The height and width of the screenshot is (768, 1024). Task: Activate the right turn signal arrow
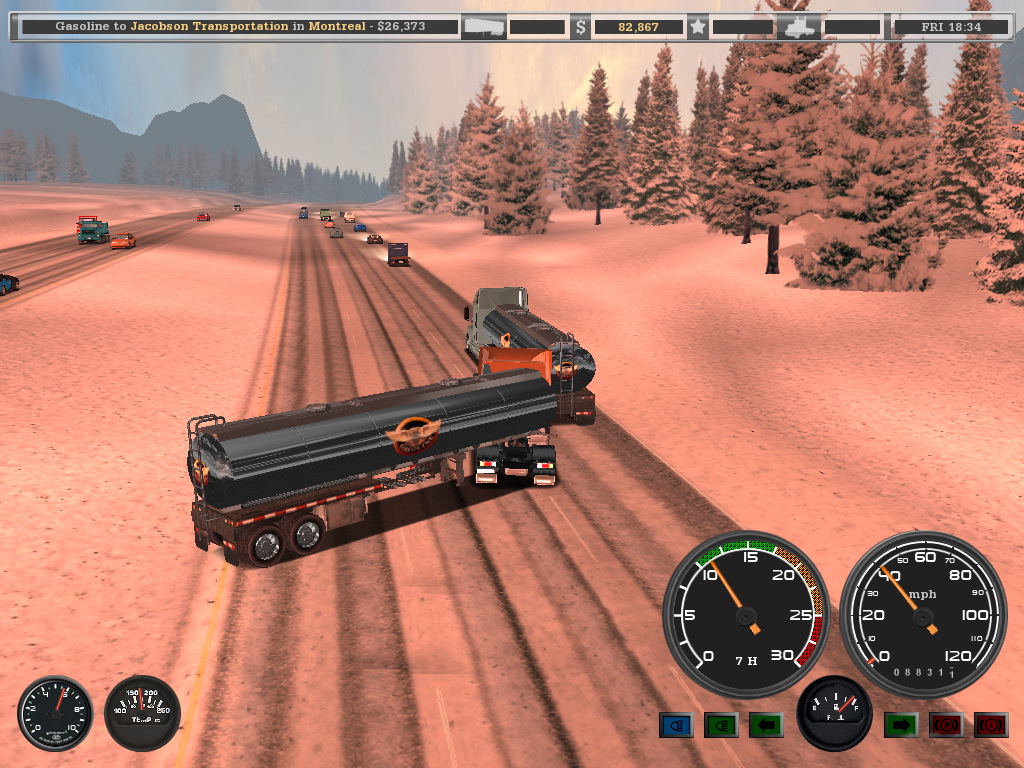900,725
